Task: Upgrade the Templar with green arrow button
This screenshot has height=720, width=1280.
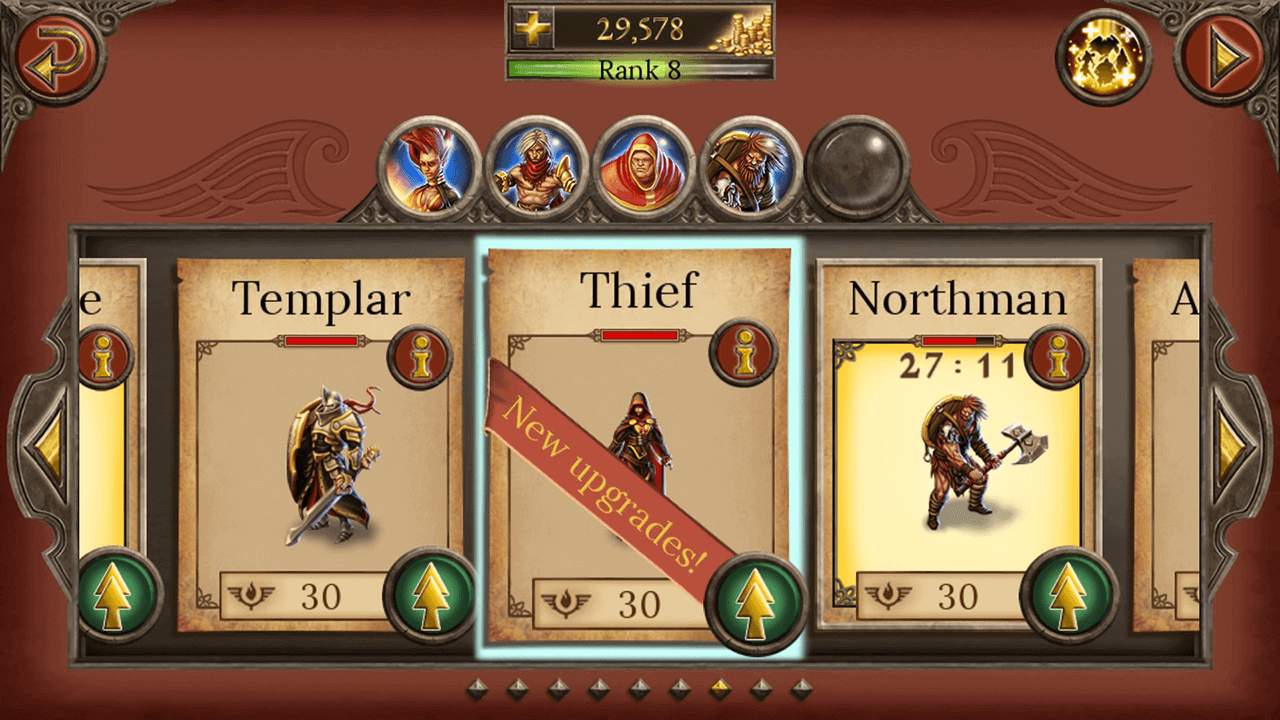Action: 431,596
